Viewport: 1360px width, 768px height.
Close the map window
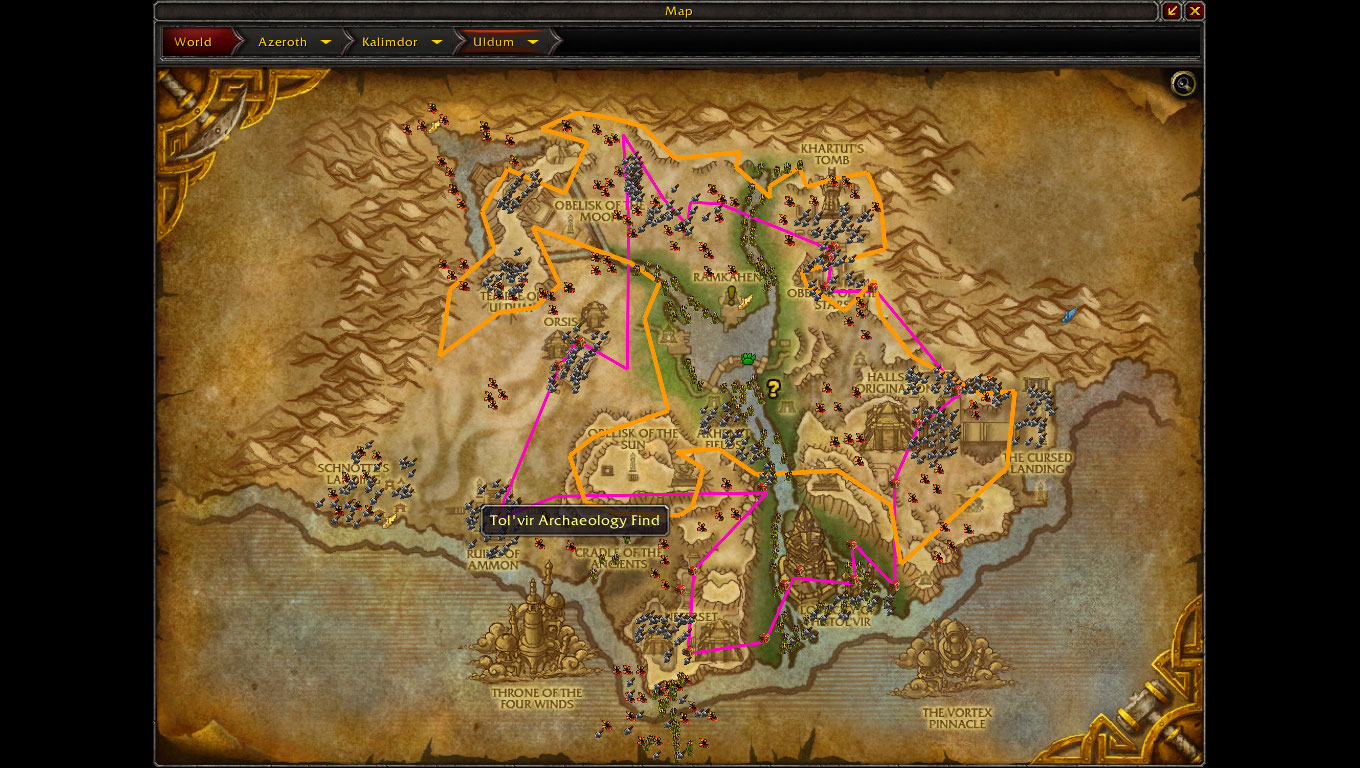pyautogui.click(x=1194, y=11)
